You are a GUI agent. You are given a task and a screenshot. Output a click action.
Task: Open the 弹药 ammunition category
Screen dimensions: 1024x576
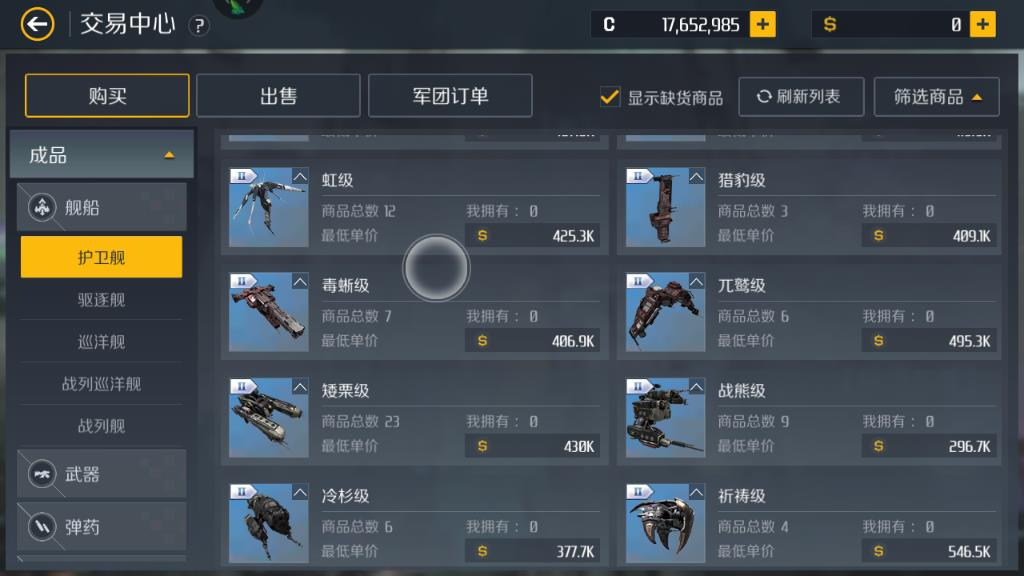click(x=101, y=526)
